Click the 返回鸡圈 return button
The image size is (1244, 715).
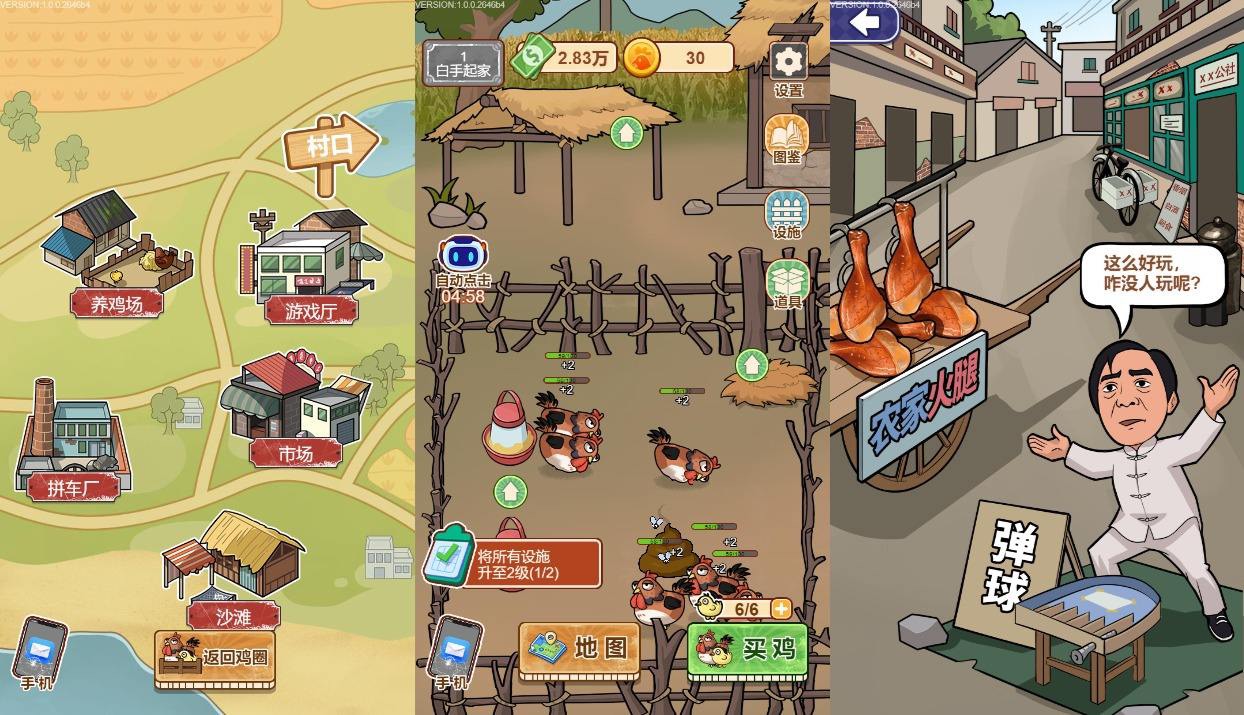(x=215, y=658)
